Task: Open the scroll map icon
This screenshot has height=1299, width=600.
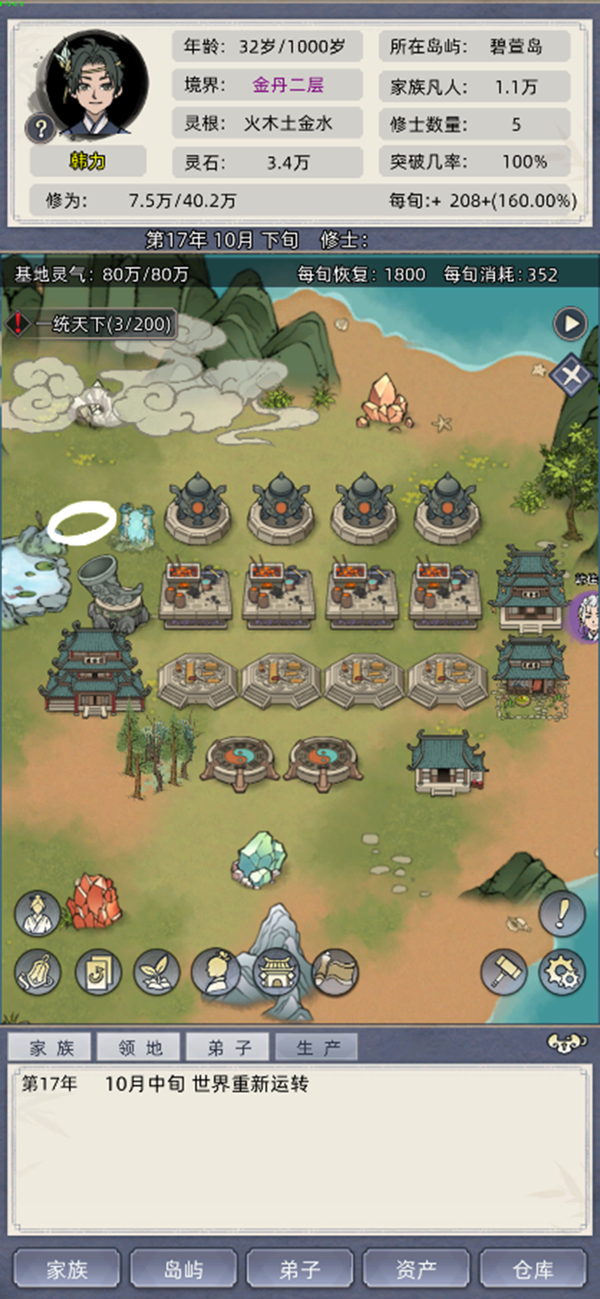Action: click(x=335, y=971)
